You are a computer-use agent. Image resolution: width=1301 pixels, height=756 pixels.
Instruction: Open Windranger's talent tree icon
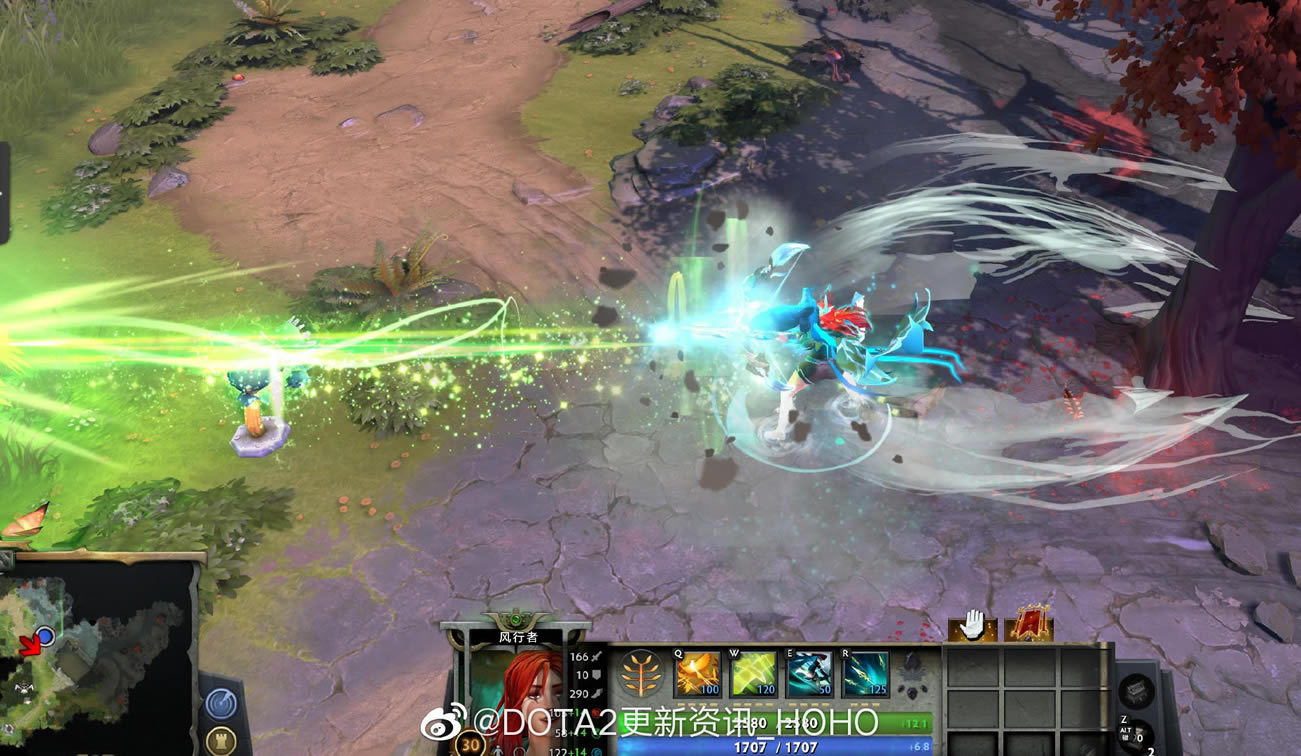coord(642,674)
